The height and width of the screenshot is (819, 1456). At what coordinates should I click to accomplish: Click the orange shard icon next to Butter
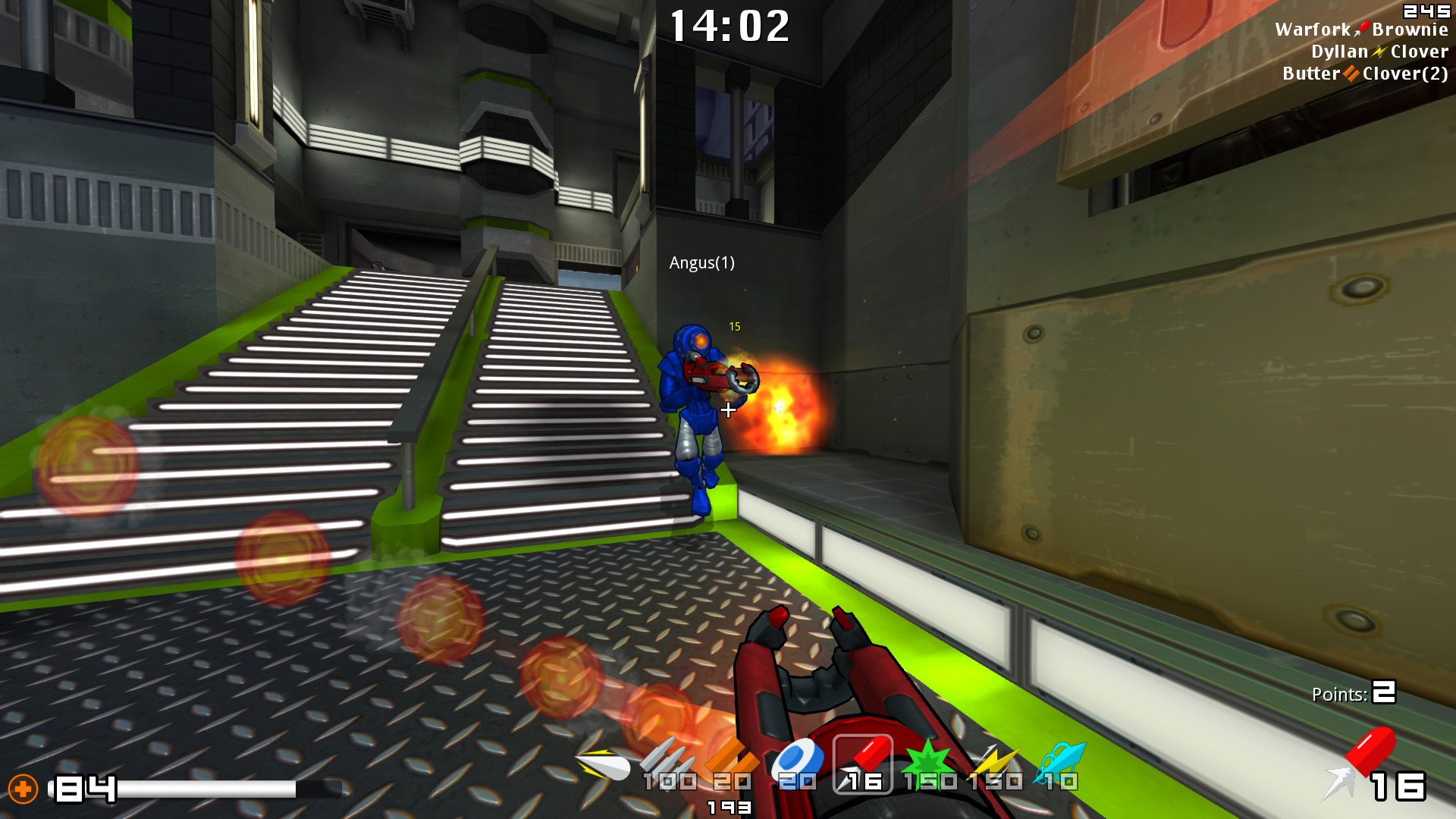point(1351,74)
